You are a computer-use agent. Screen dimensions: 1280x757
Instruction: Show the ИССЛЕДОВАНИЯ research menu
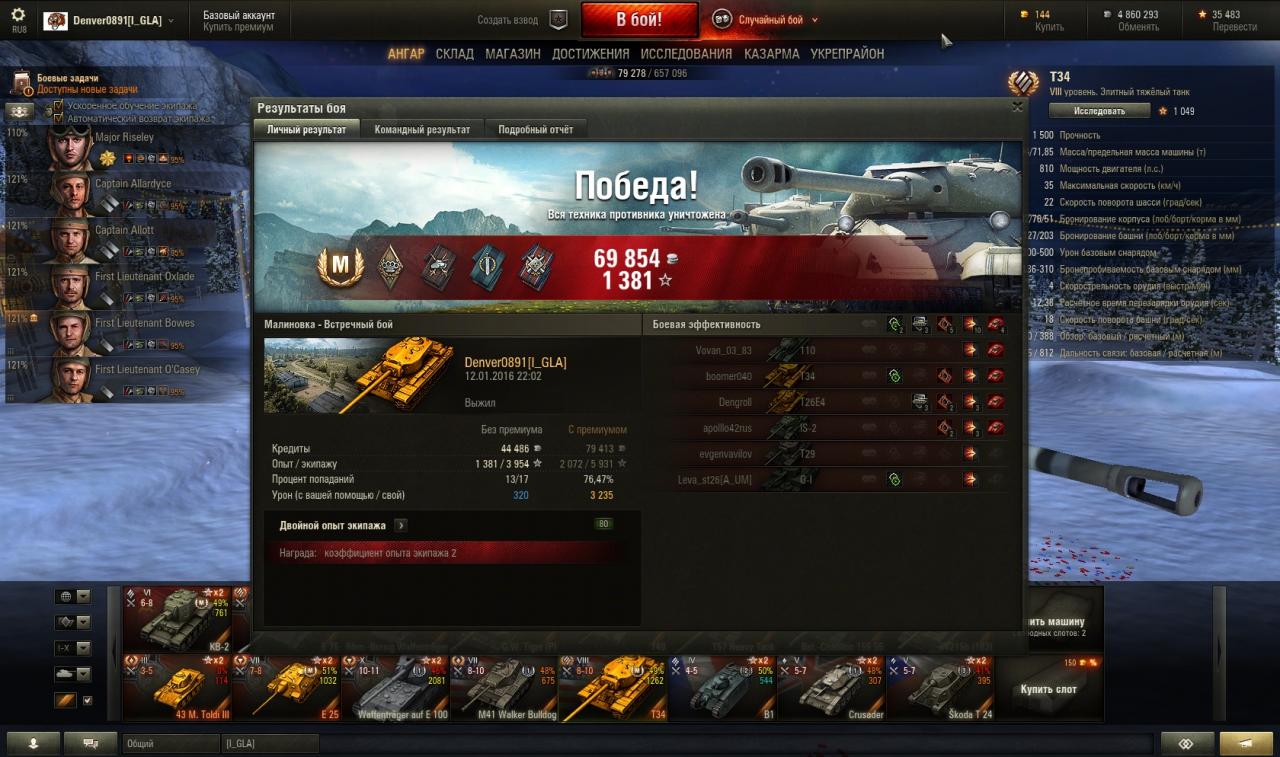pos(686,54)
